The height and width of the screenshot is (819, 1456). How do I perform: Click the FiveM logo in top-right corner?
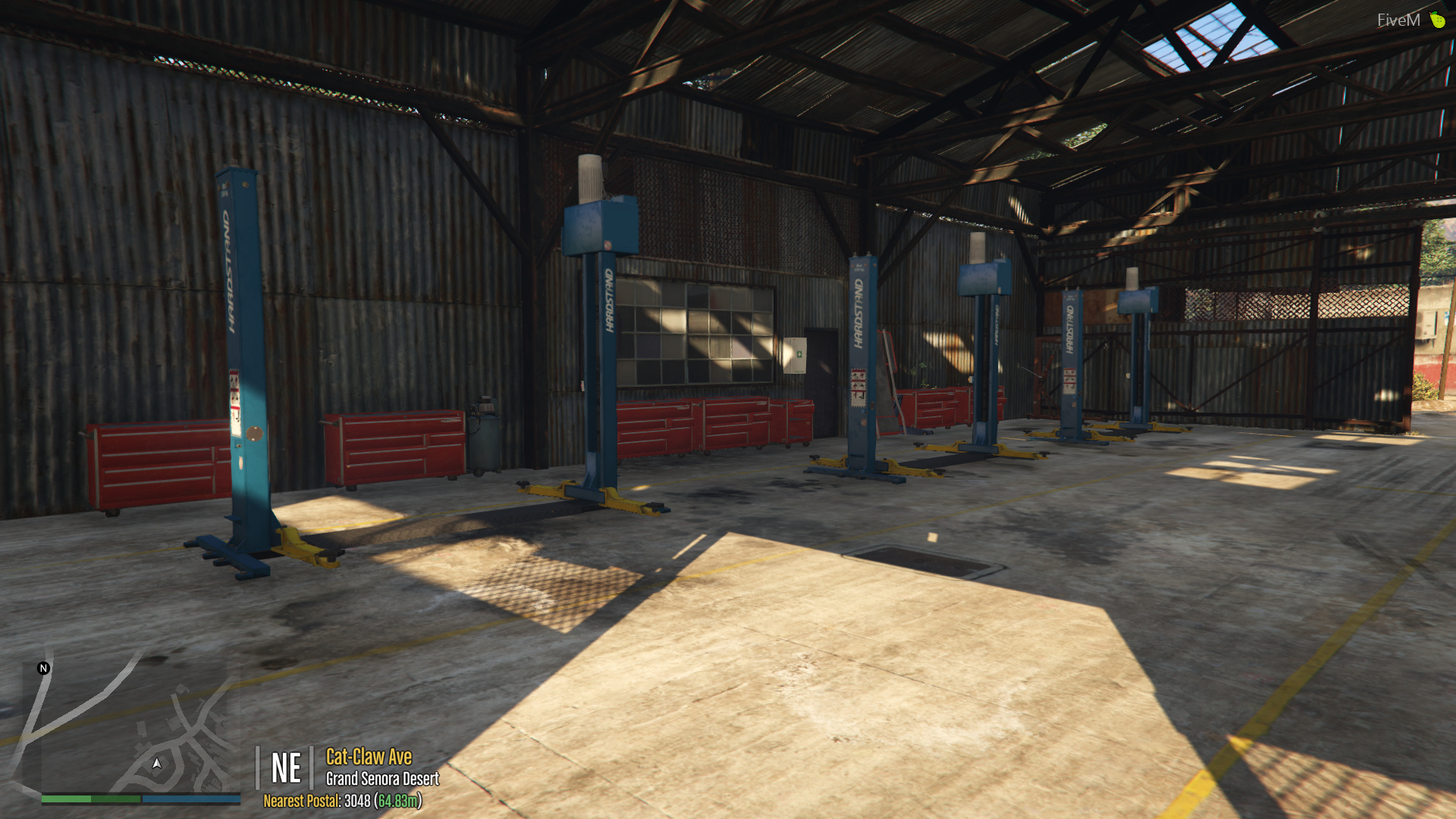click(1400, 20)
